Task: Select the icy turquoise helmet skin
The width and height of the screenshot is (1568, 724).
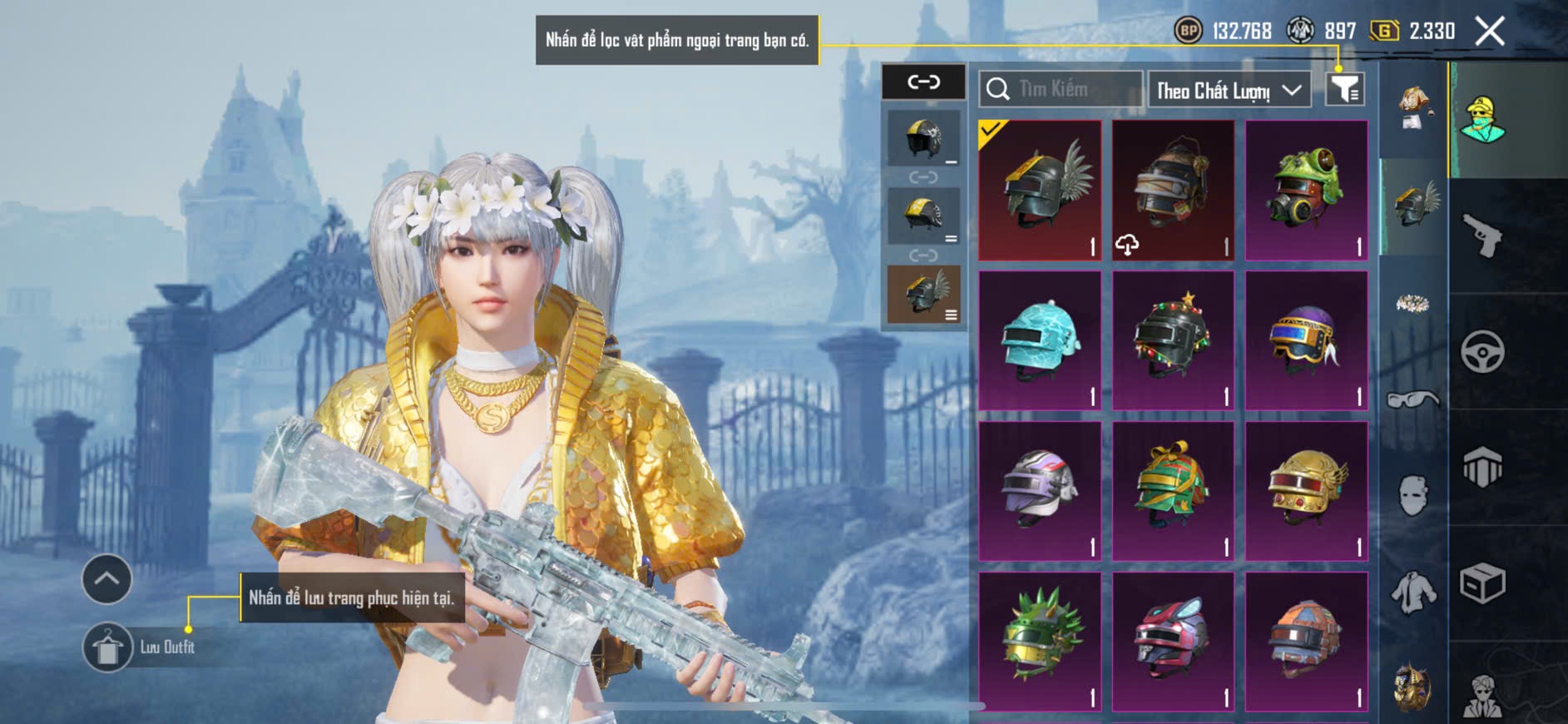Action: coord(1040,340)
